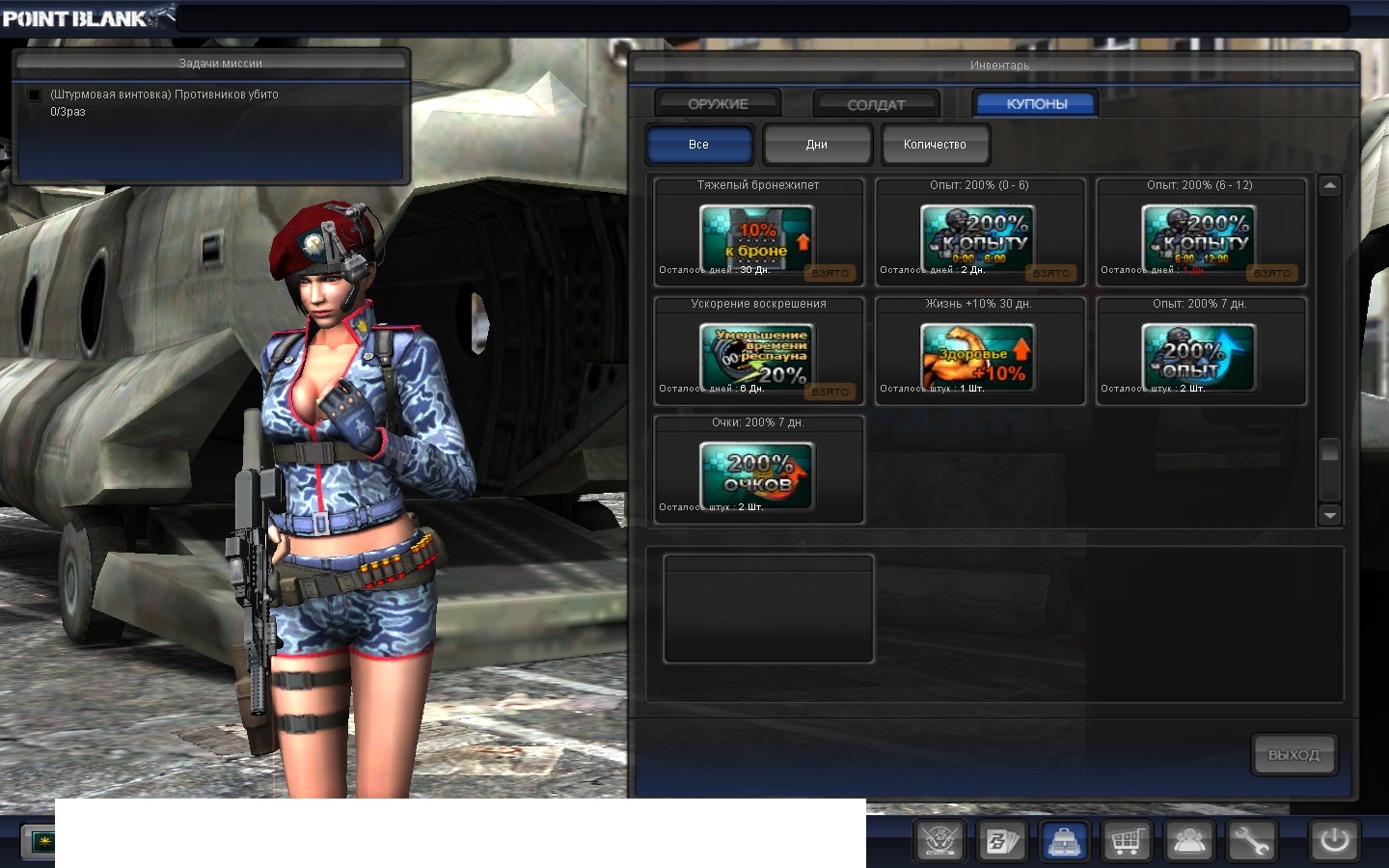
Task: Choose the Опыт 200% (0 - 6) coupon
Action: coord(979,238)
